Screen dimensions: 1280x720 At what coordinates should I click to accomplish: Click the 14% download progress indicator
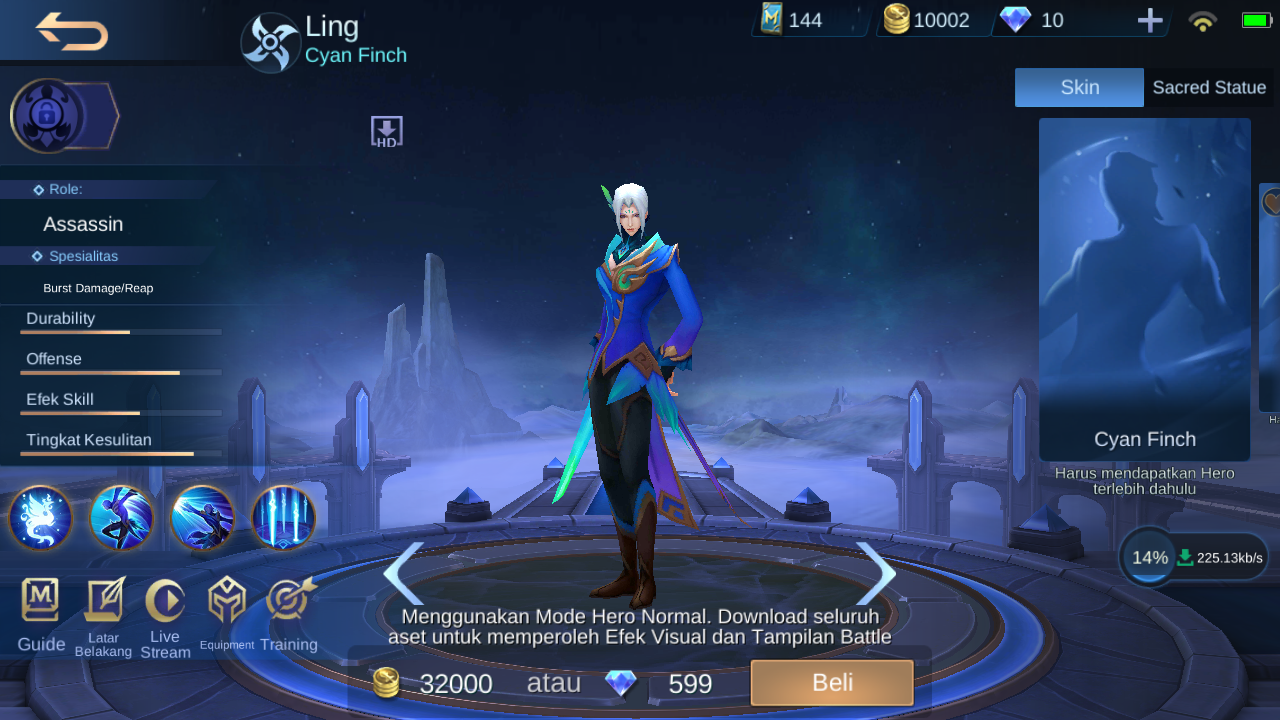click(1148, 557)
